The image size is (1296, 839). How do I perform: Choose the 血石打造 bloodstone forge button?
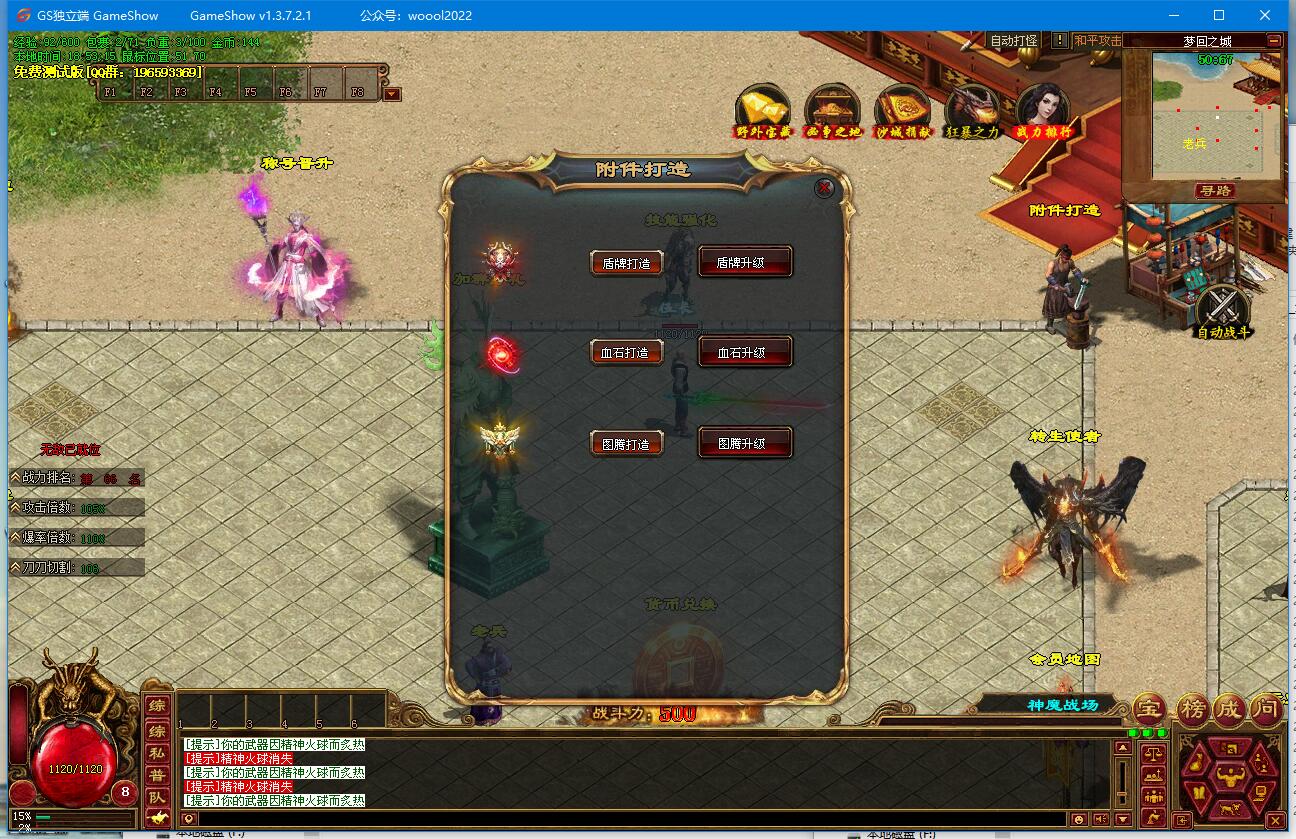coord(627,353)
